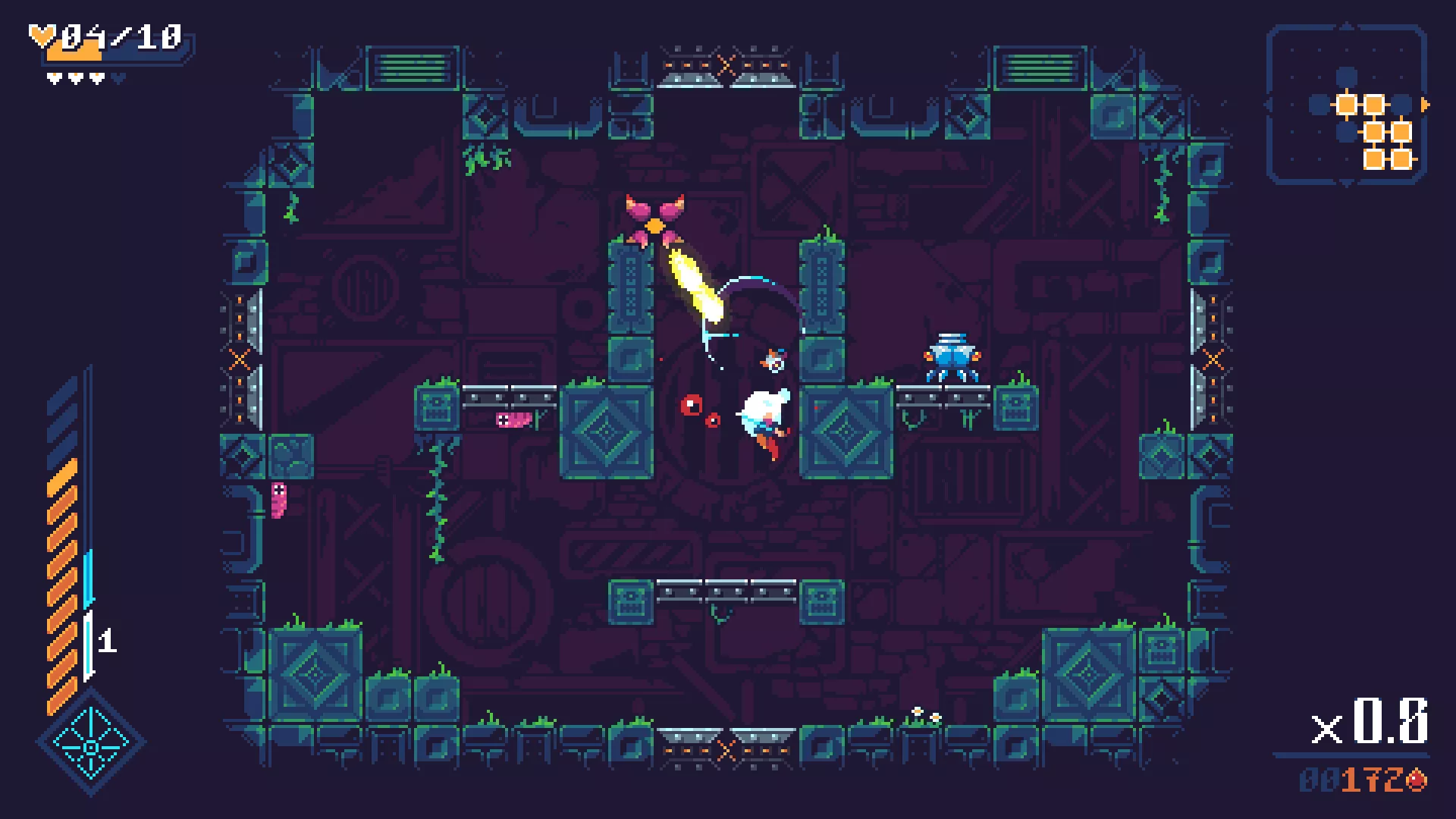This screenshot has width=1456, height=819.
Task: Click the cyan diamond ability emblem
Action: [x=91, y=745]
